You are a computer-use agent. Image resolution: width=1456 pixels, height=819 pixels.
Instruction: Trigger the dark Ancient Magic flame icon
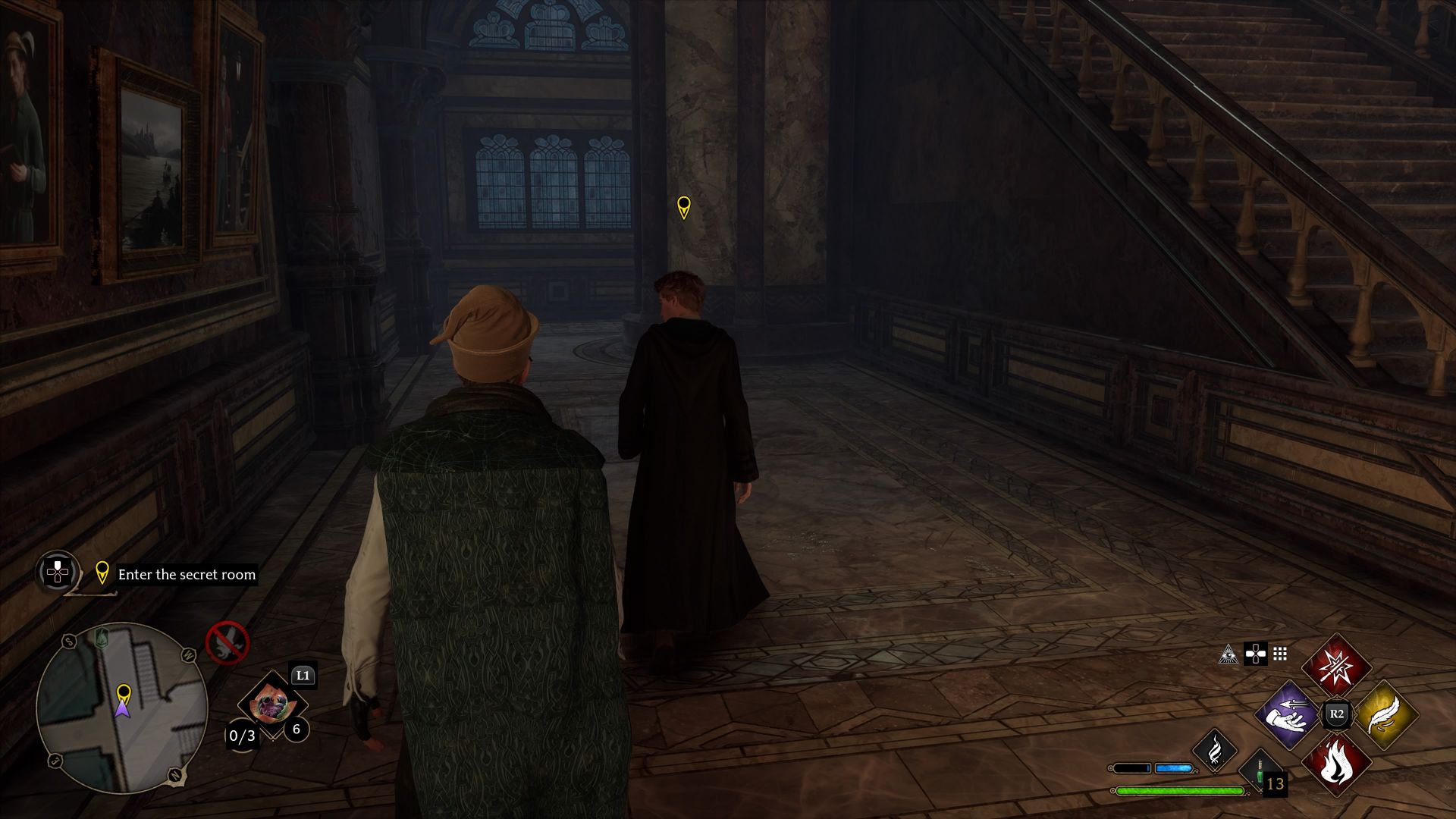(x=1215, y=749)
